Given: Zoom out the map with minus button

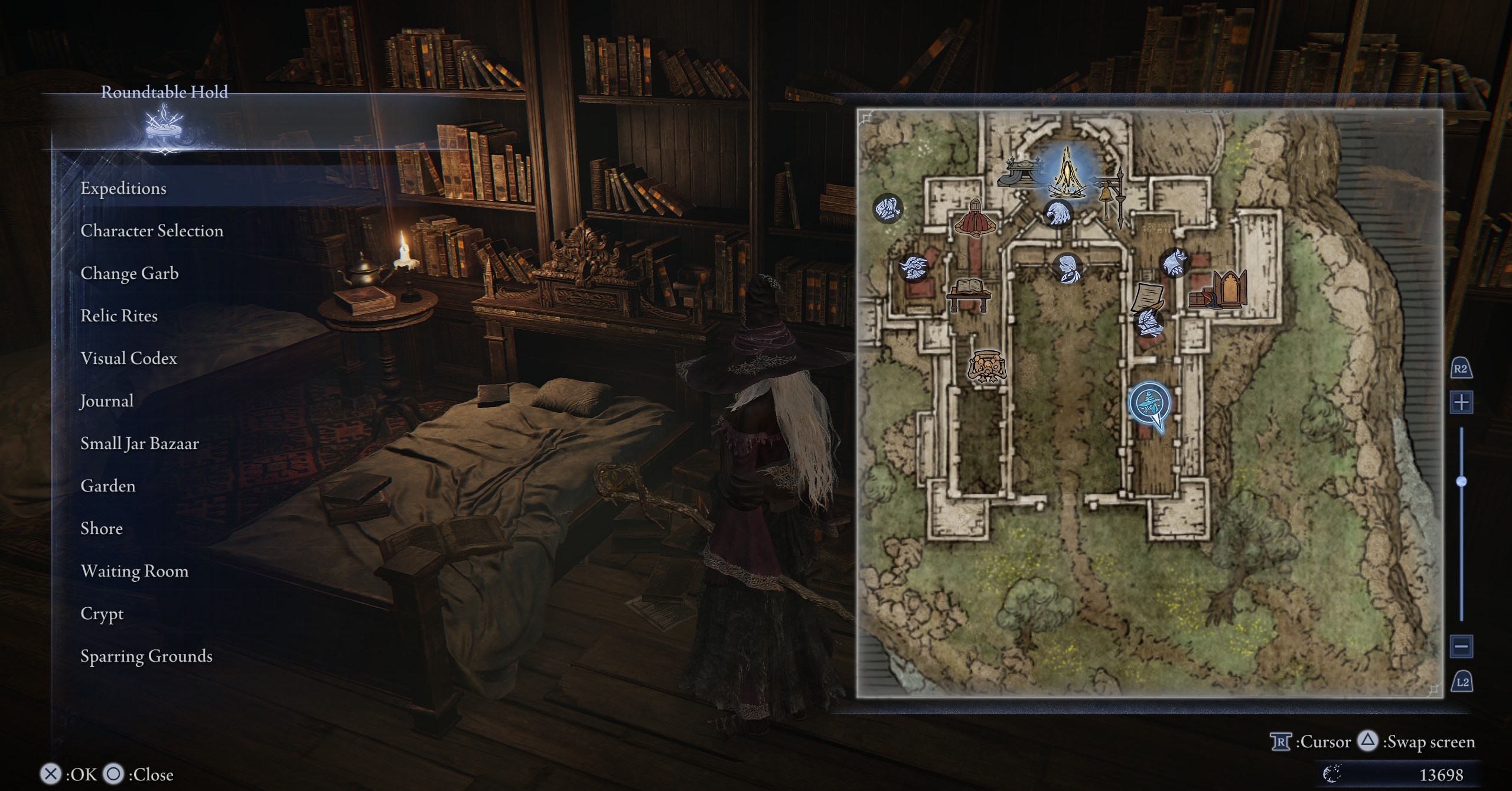Looking at the screenshot, I should coord(1462,646).
